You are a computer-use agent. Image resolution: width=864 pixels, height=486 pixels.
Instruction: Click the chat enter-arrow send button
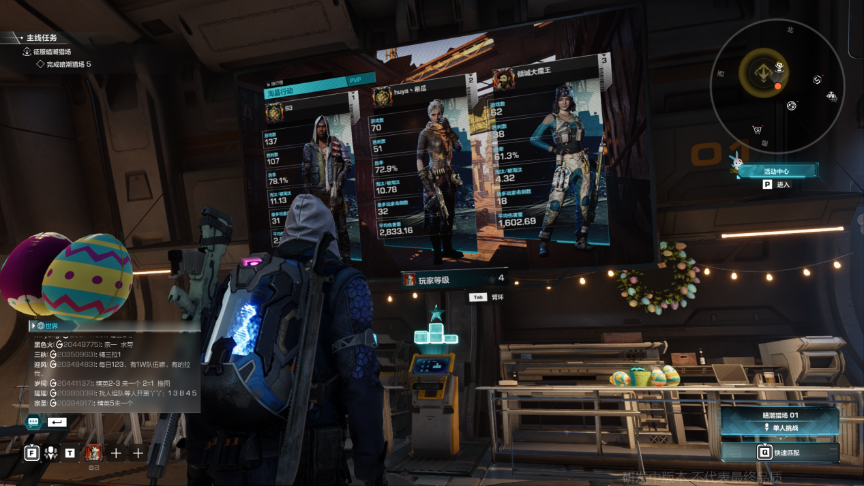[x=57, y=422]
